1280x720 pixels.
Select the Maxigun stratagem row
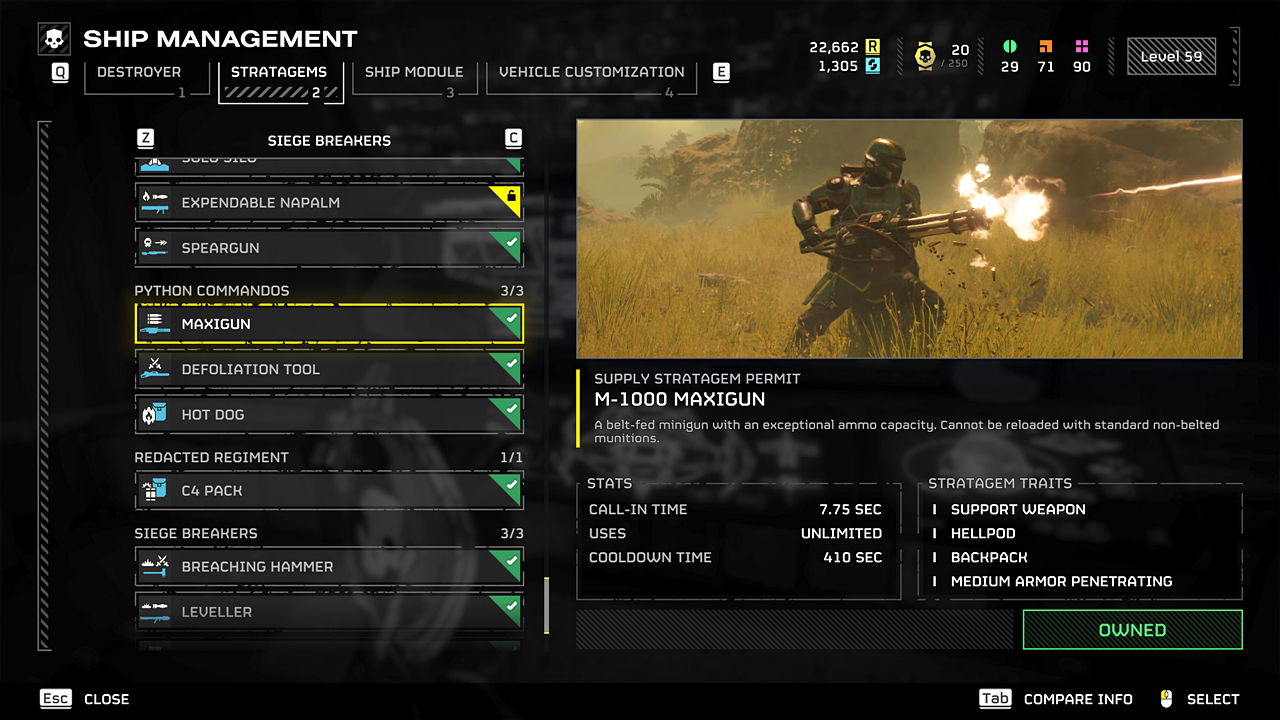pos(328,324)
